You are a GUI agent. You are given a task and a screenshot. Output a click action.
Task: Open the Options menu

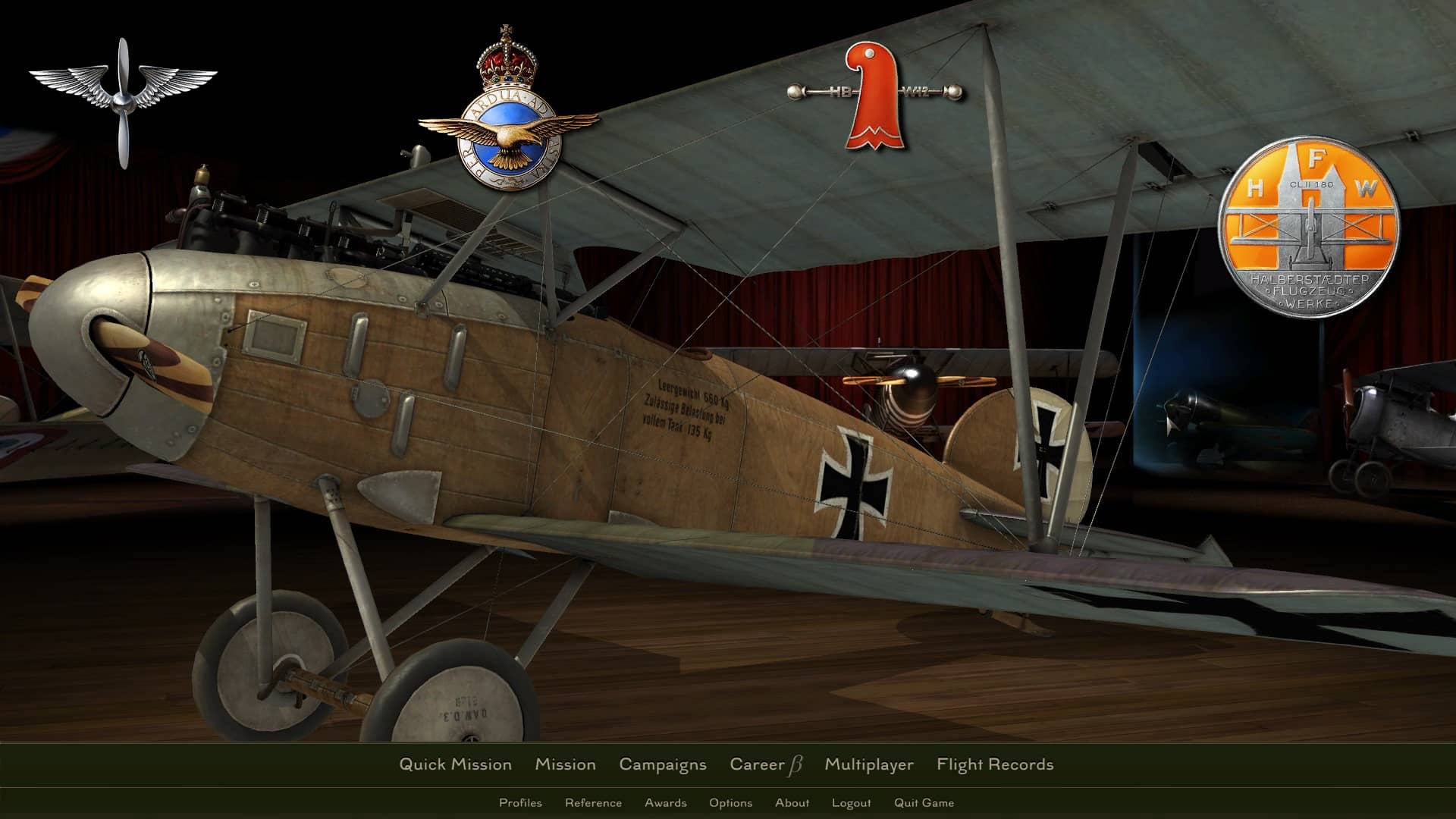[730, 802]
